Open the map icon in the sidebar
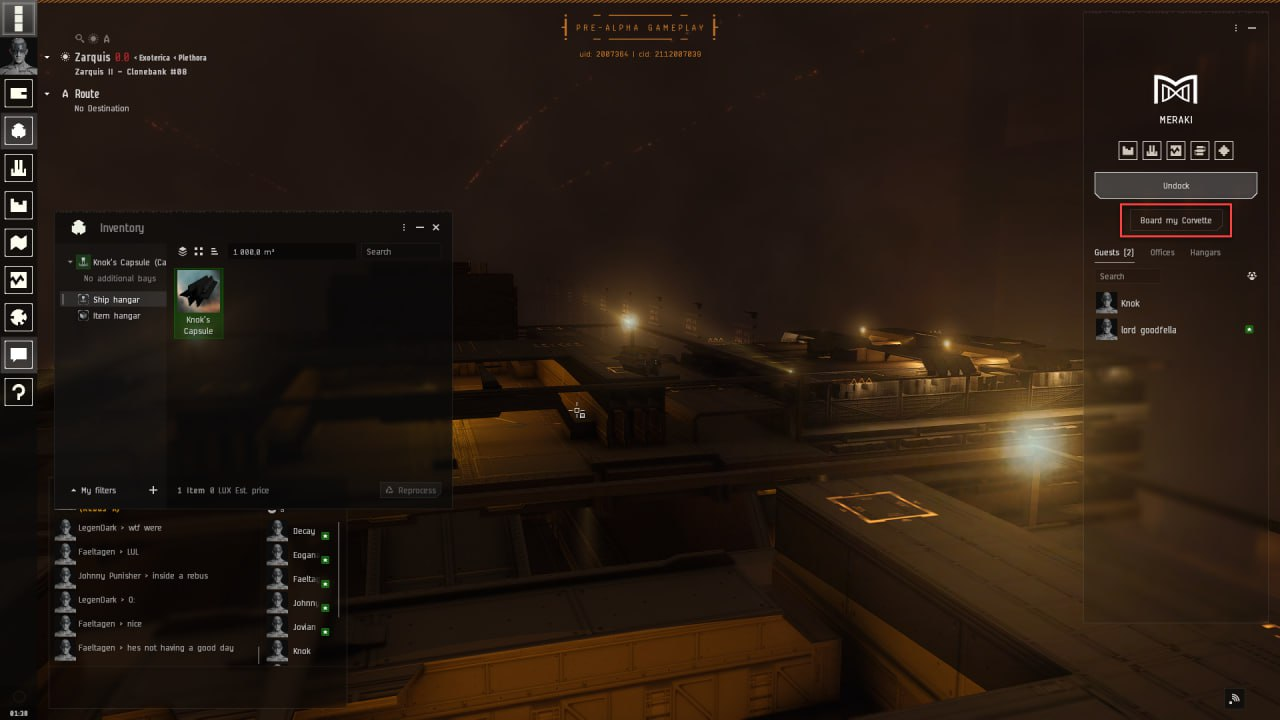1280x720 pixels. (x=19, y=243)
